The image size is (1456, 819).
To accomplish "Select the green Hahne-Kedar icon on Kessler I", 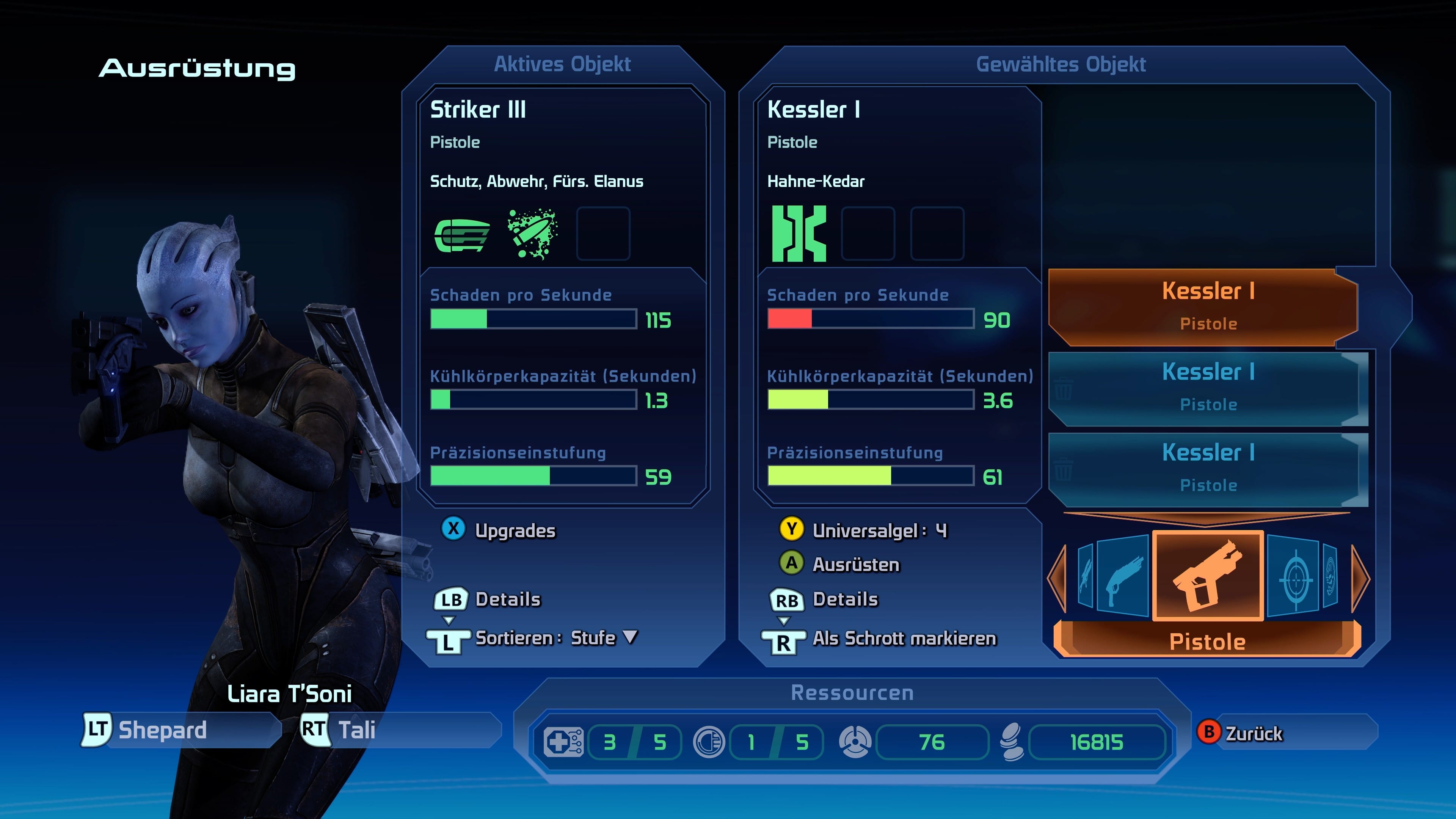I will (799, 234).
